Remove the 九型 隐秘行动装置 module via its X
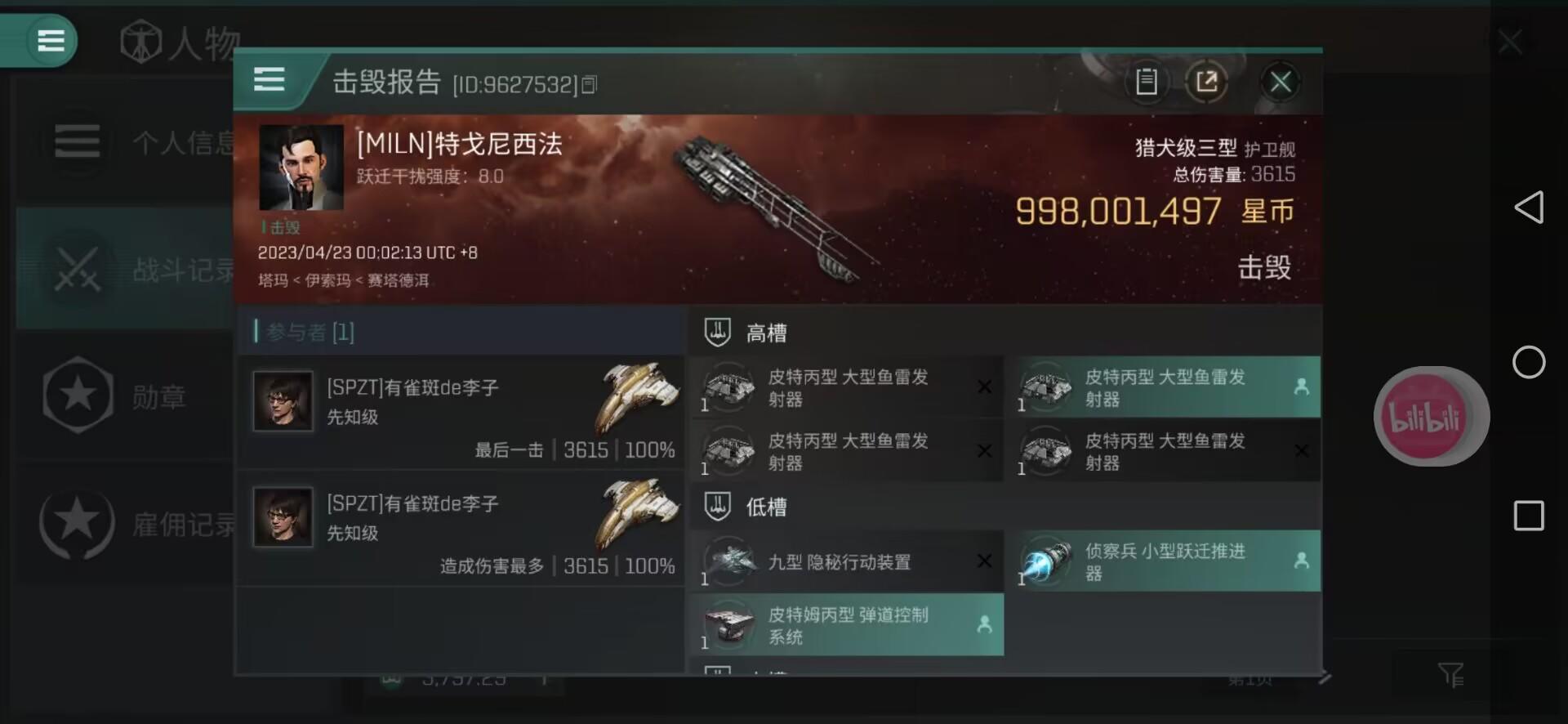This screenshot has height=724, width=1568. click(984, 561)
